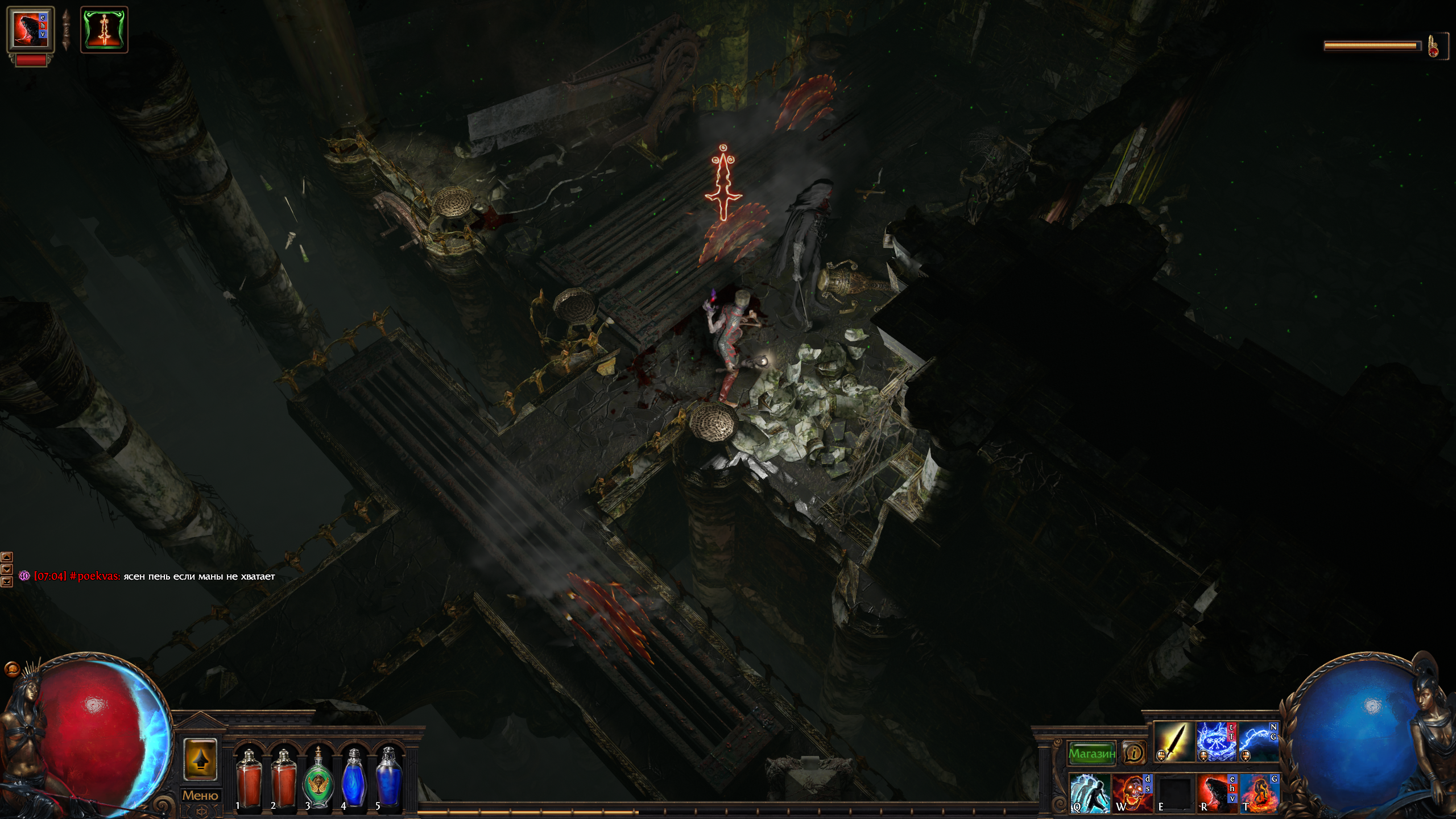This screenshot has width=1456, height=819.
Task: Click the empty E skill slot
Action: pos(1174,792)
